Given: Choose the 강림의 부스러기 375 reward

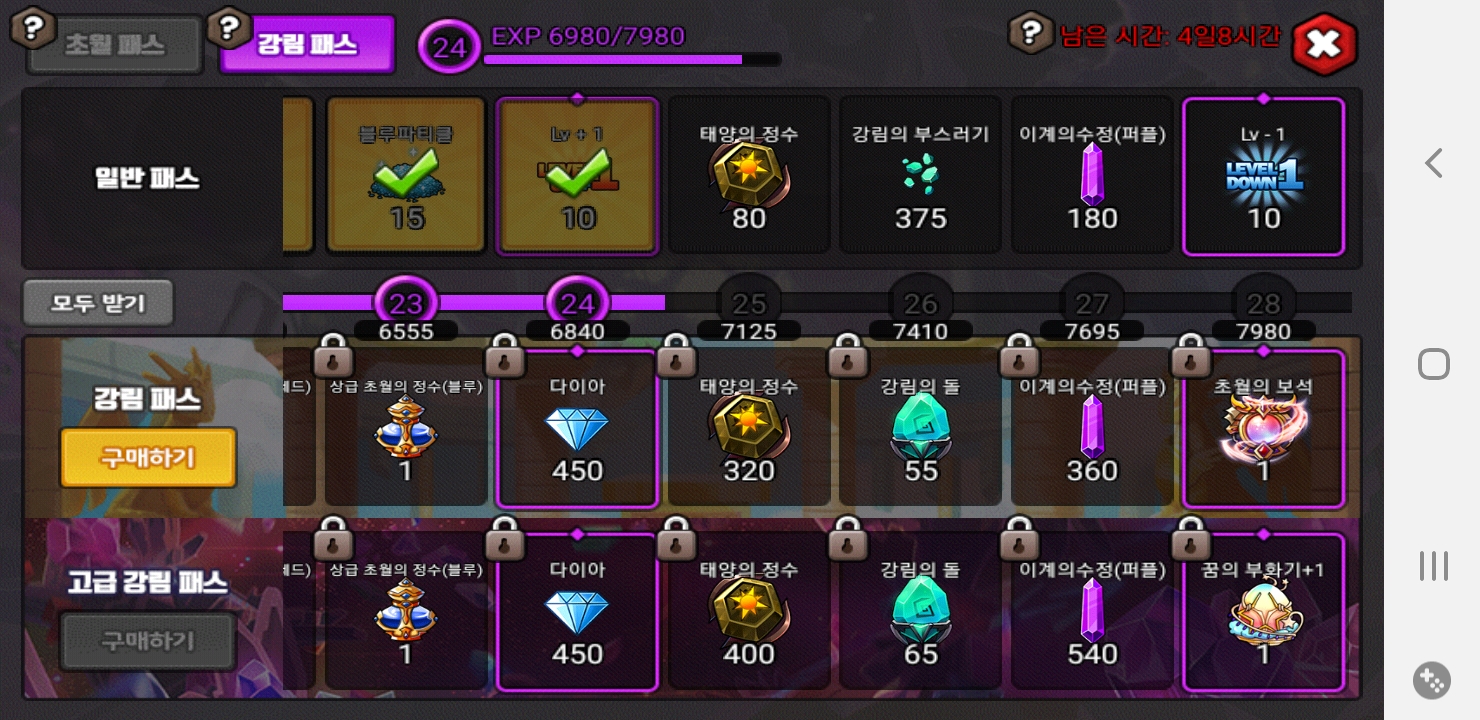Looking at the screenshot, I should 920,176.
